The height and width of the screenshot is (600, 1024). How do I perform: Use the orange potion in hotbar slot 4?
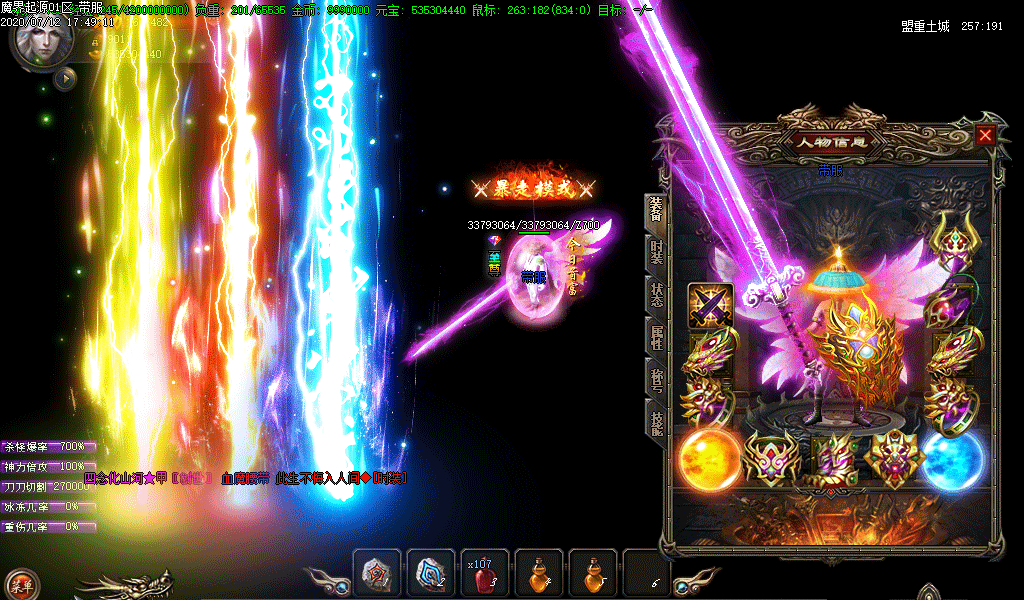(x=539, y=574)
